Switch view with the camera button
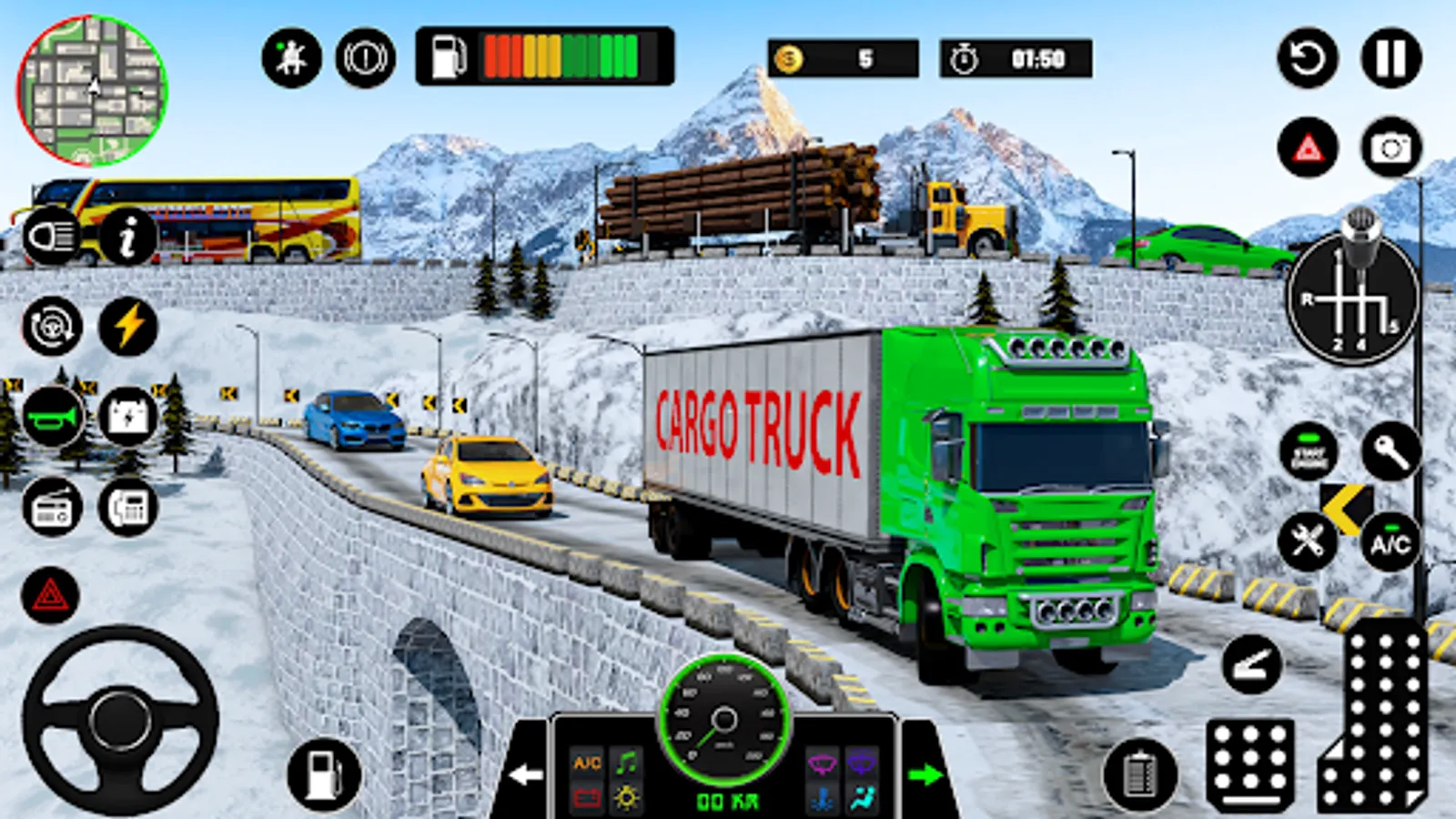This screenshot has height=819, width=1456. pyautogui.click(x=1390, y=147)
